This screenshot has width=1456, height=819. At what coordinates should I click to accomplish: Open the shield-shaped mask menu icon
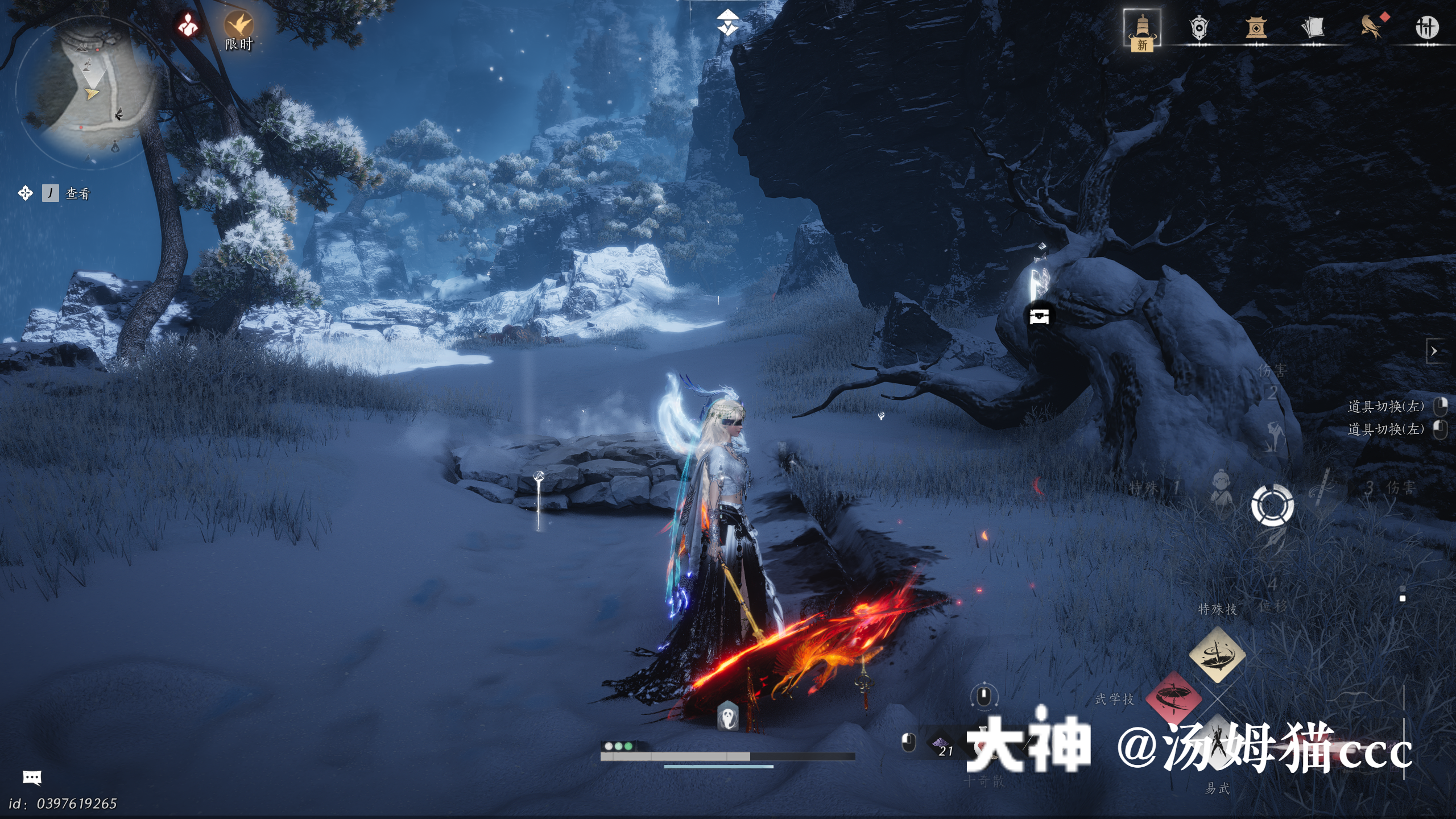[1198, 27]
